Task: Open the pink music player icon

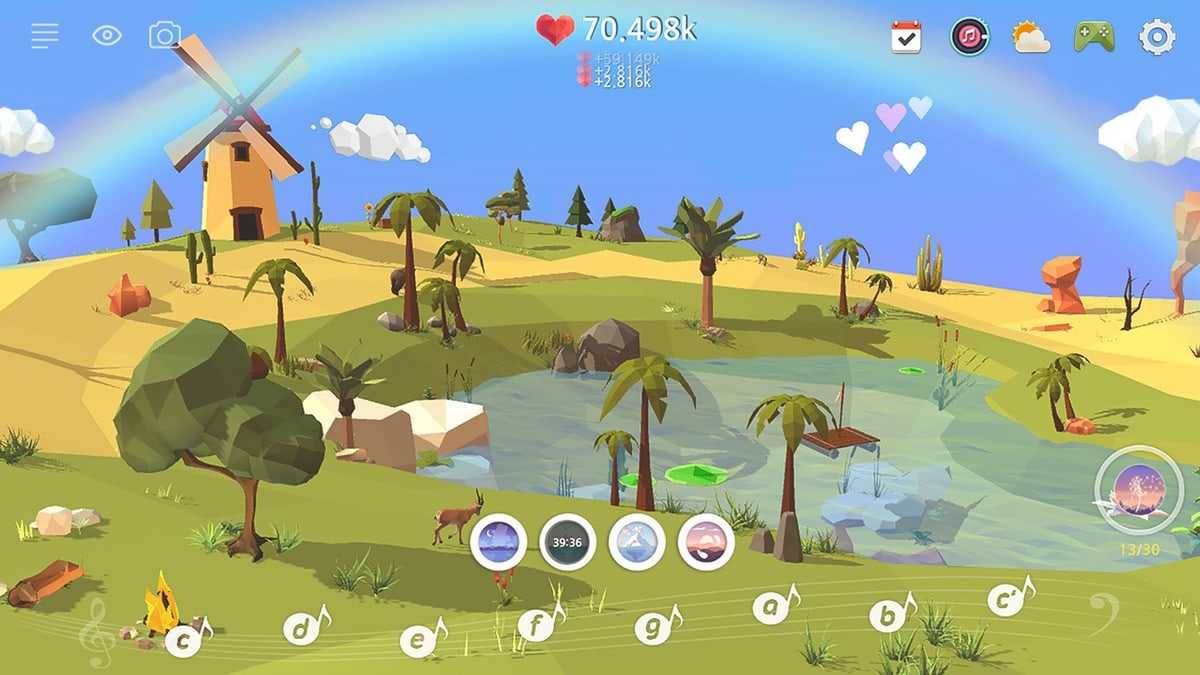Action: point(969,37)
